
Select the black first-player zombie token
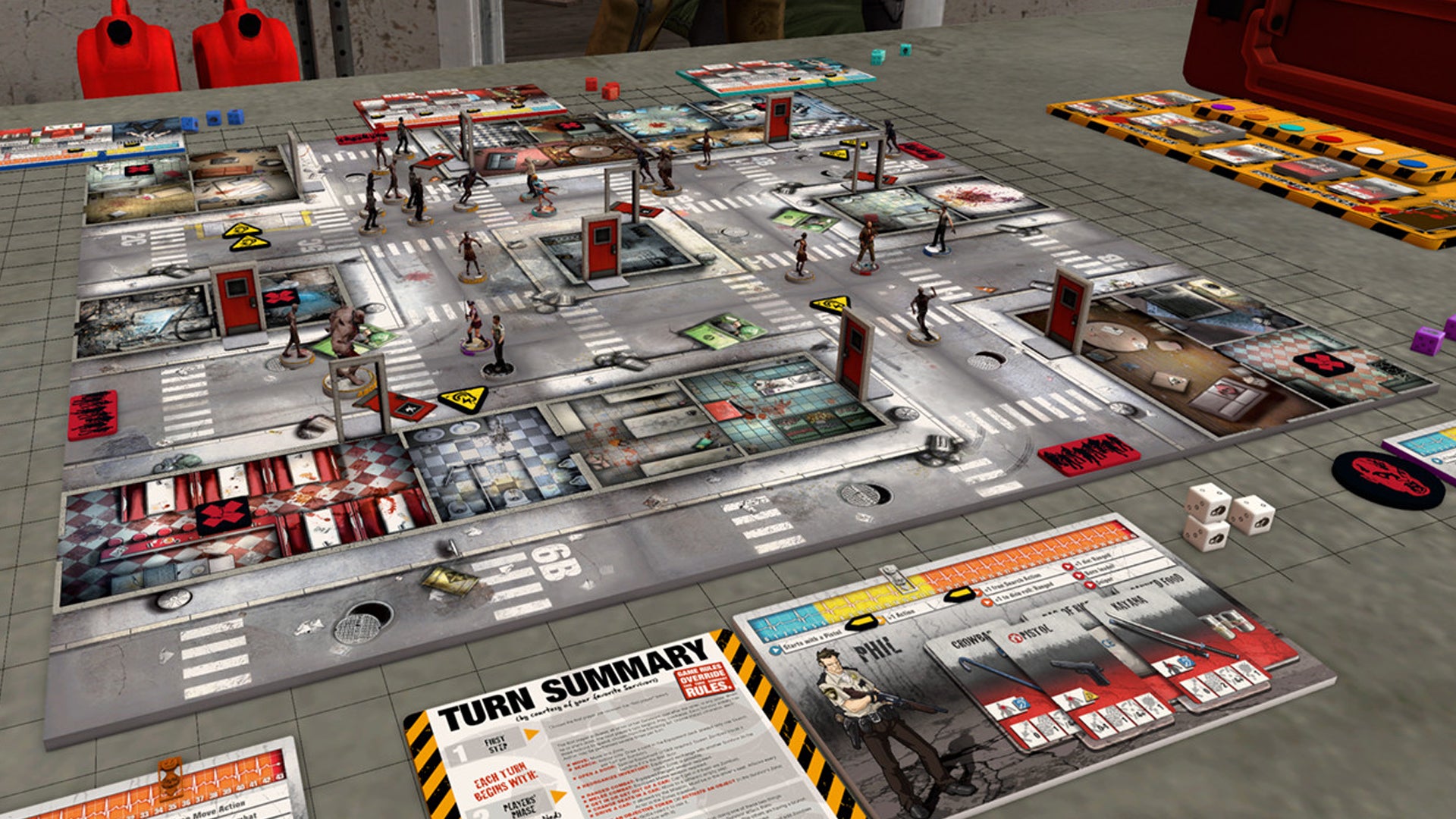(x=1388, y=479)
